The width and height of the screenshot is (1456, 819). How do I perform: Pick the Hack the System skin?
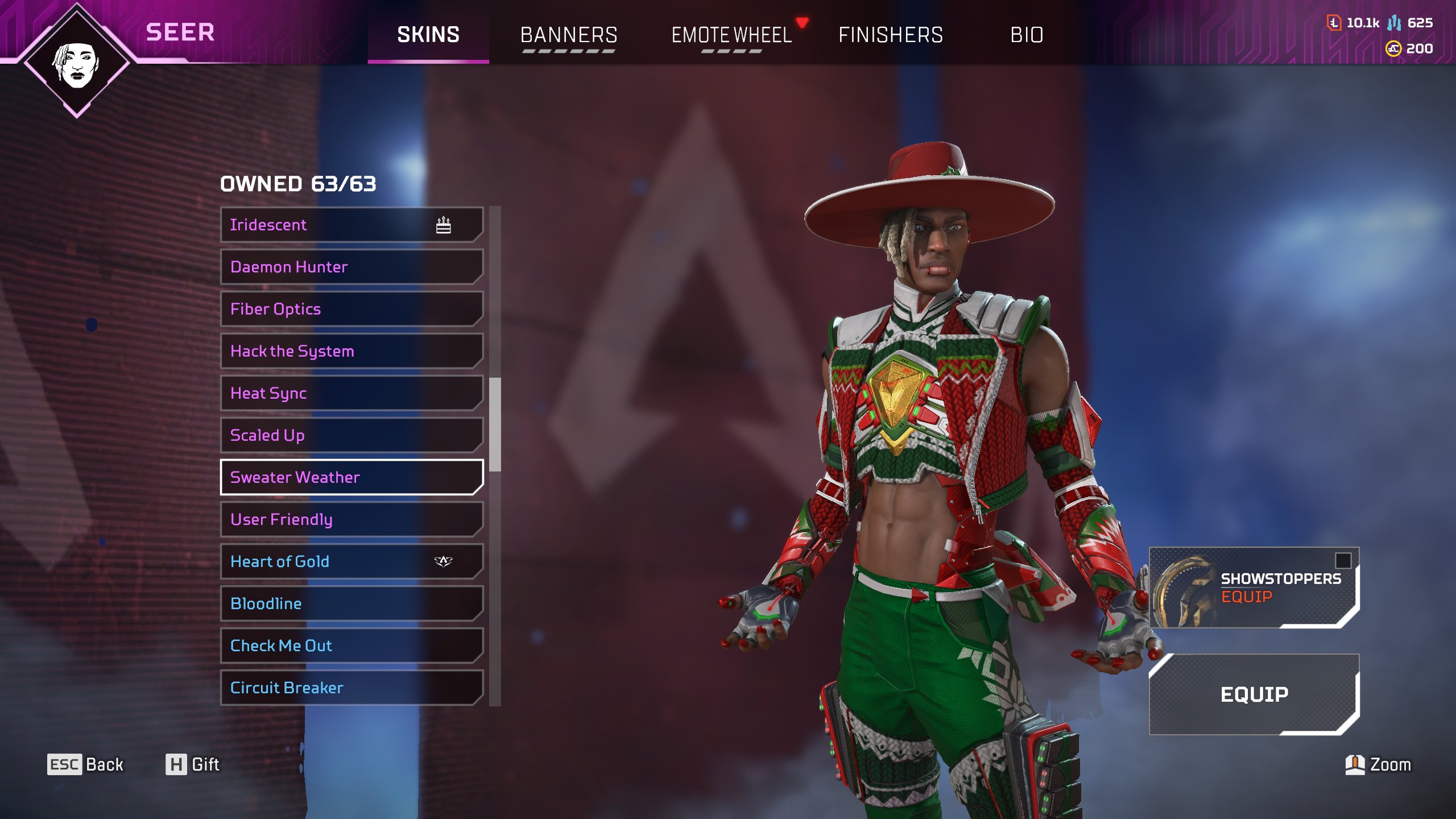click(351, 351)
